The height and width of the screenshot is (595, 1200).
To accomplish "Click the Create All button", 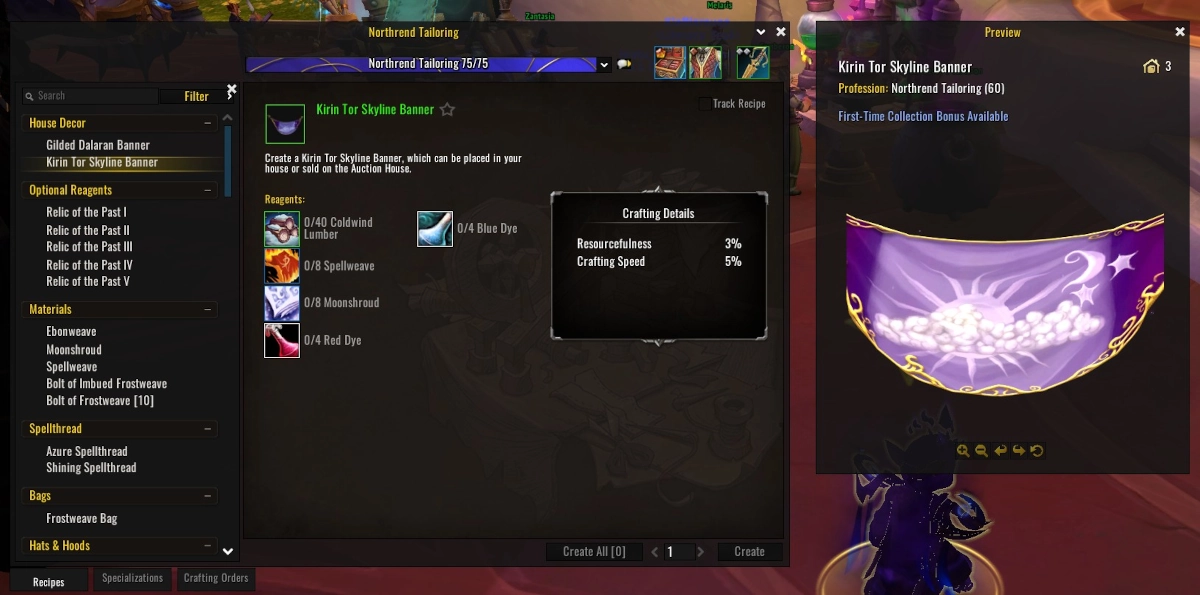I will 594,551.
